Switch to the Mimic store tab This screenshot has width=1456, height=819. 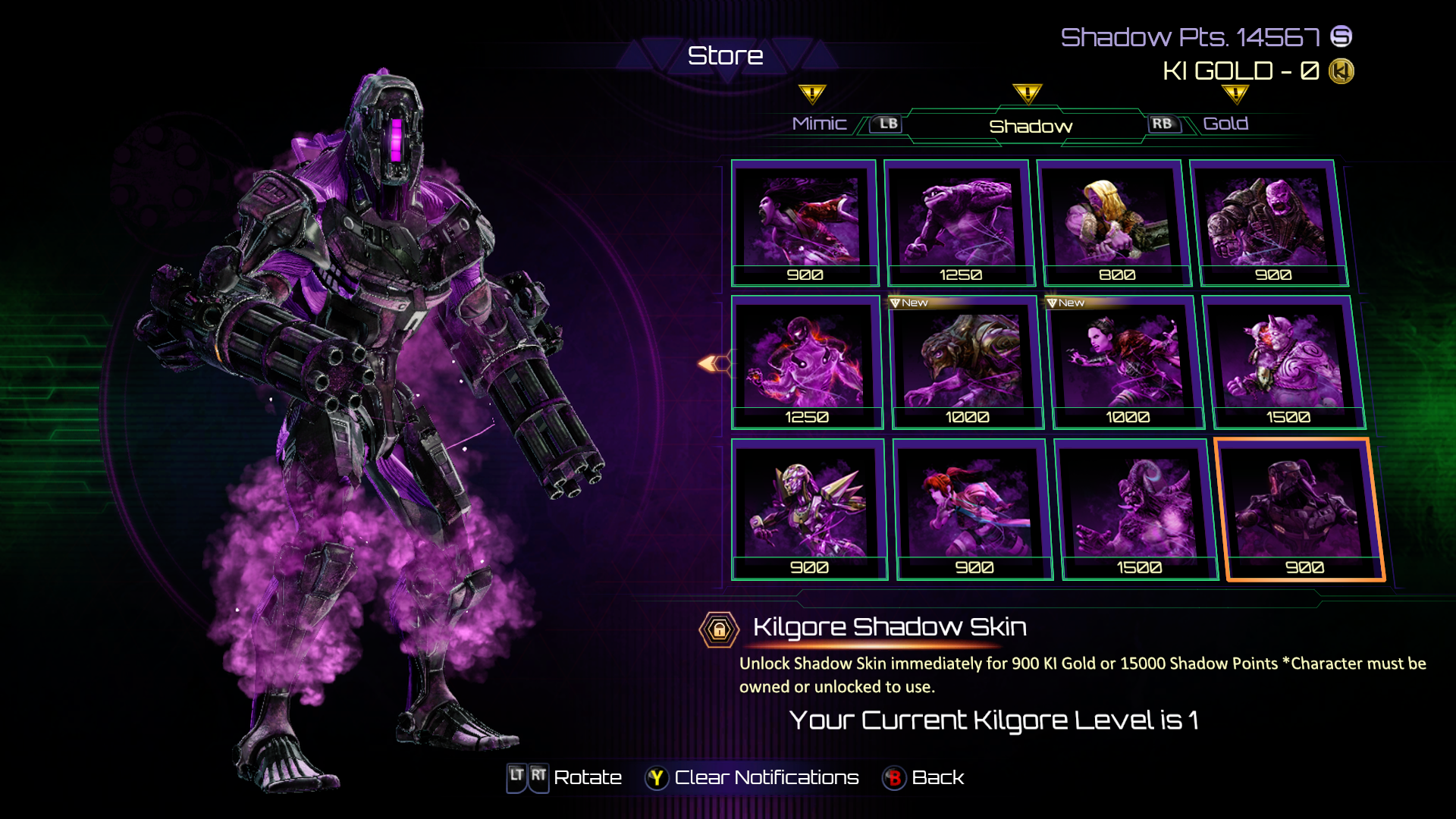(819, 124)
